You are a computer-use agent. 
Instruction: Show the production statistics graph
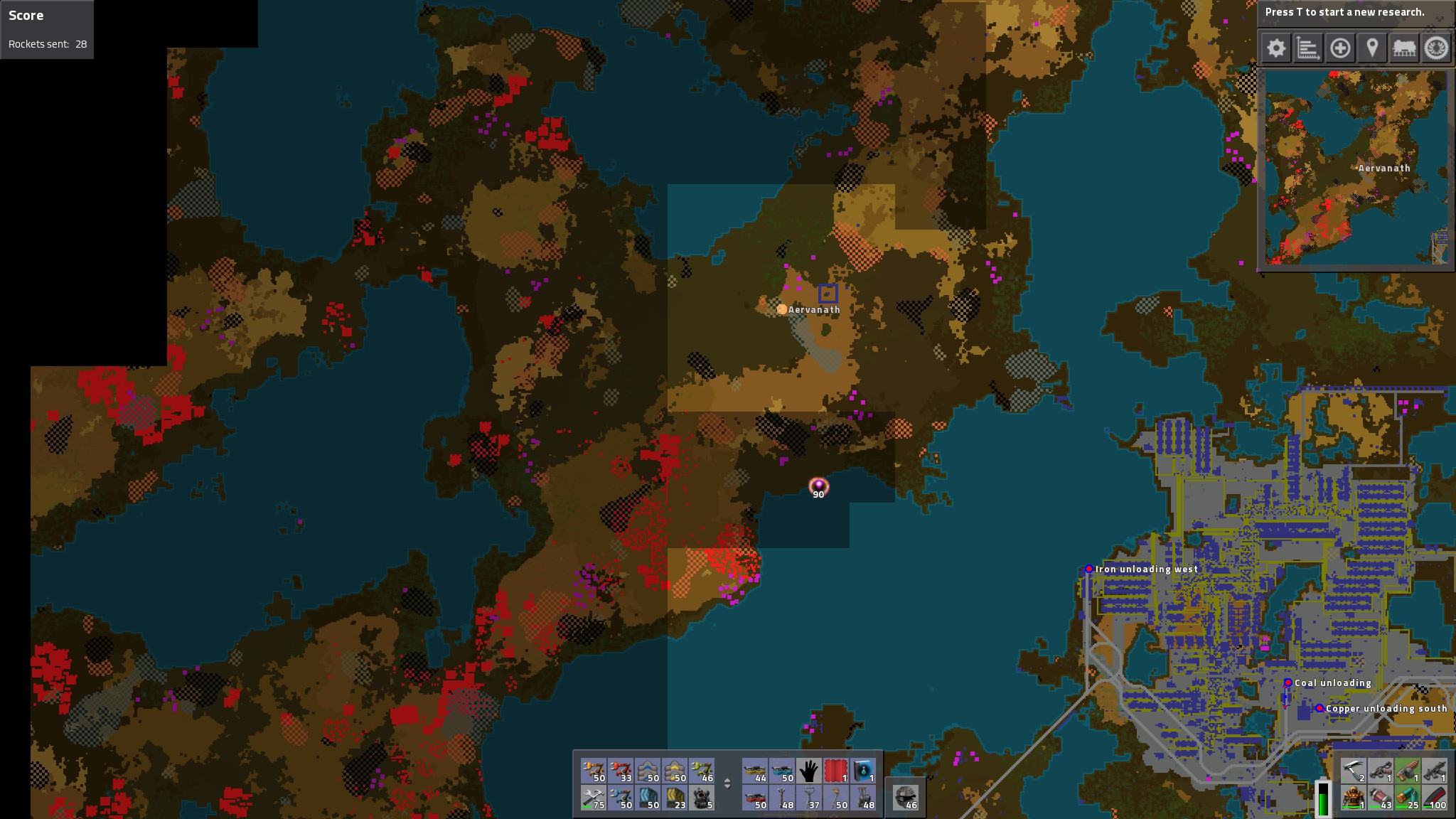click(x=1308, y=48)
